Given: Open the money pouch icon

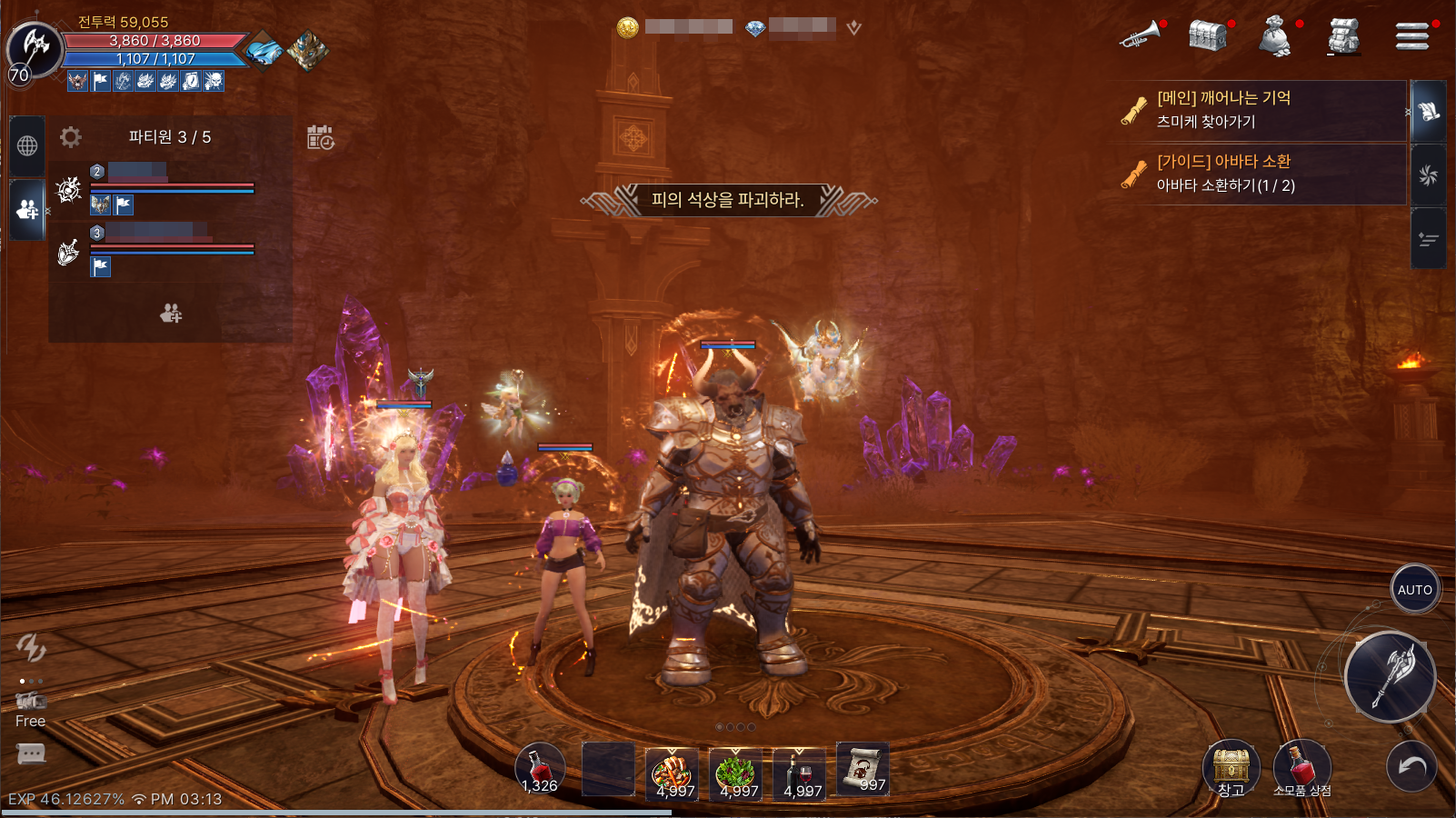Looking at the screenshot, I should 1275,37.
